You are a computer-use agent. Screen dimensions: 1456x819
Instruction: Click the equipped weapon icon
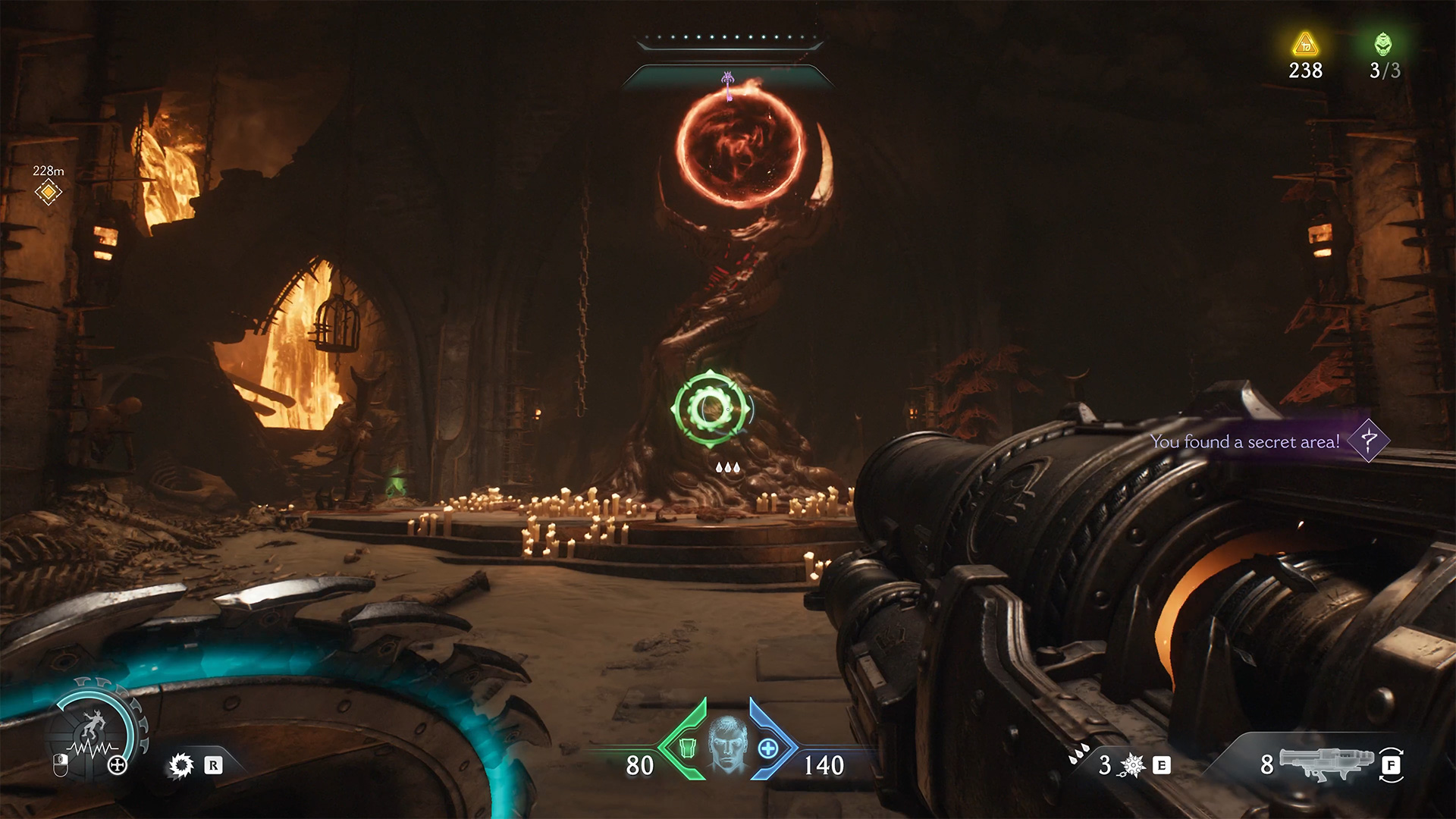click(1326, 763)
